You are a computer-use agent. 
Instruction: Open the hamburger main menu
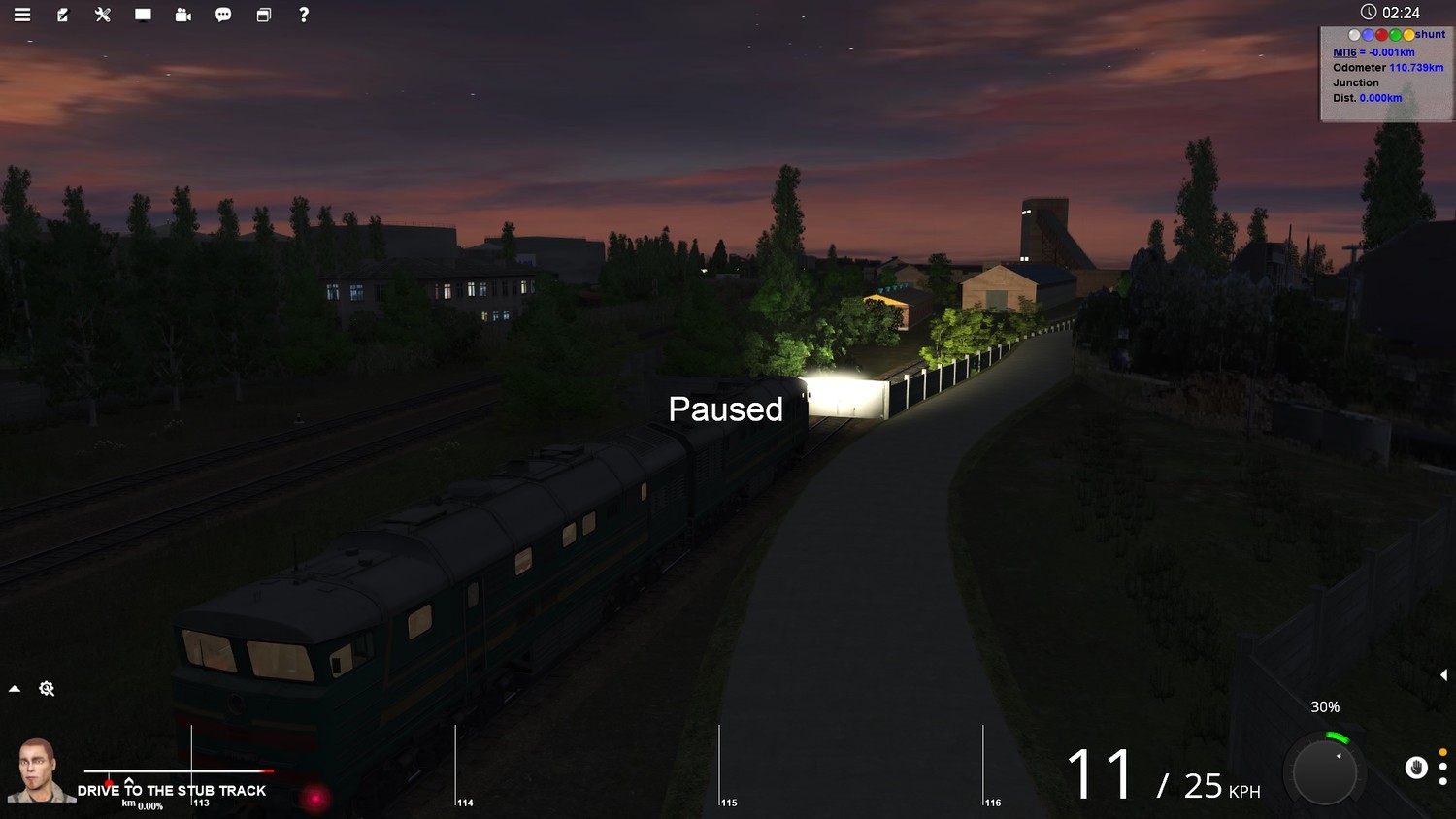22,15
